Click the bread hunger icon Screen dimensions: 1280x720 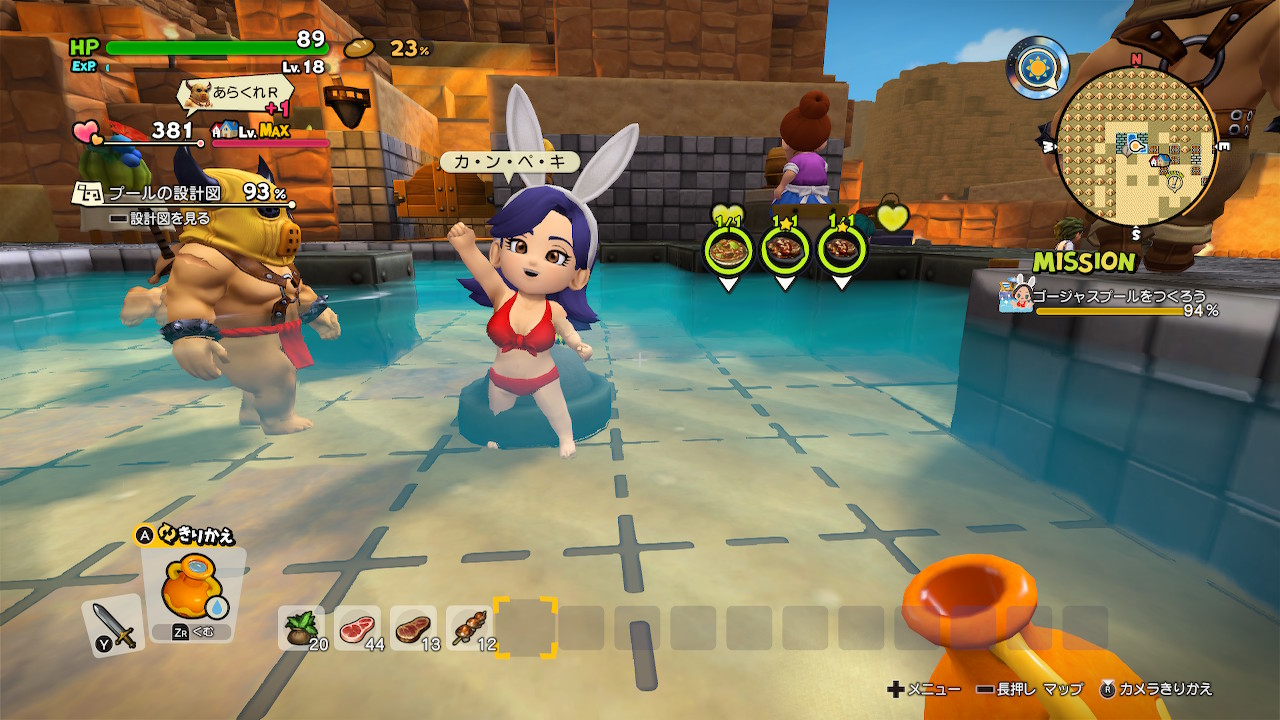360,48
